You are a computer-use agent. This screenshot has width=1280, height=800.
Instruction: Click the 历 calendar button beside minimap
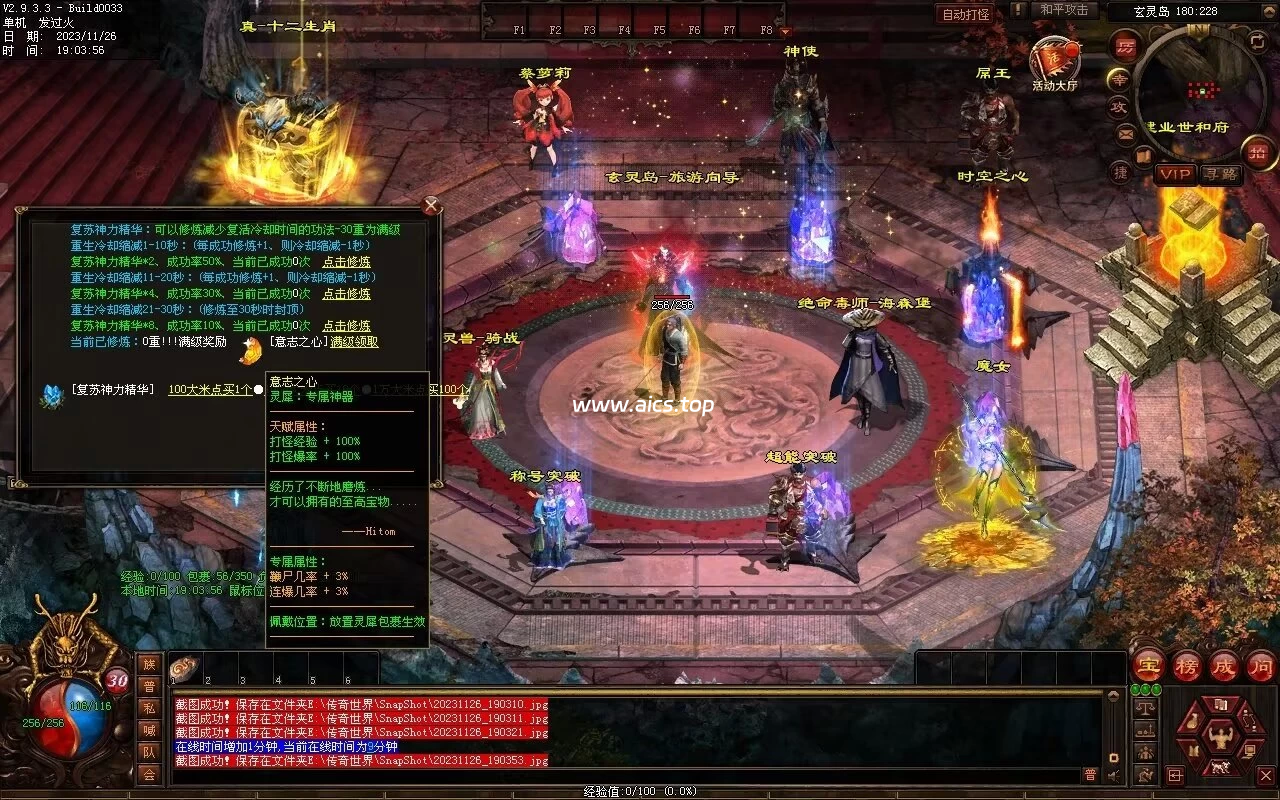pyautogui.click(x=1126, y=46)
